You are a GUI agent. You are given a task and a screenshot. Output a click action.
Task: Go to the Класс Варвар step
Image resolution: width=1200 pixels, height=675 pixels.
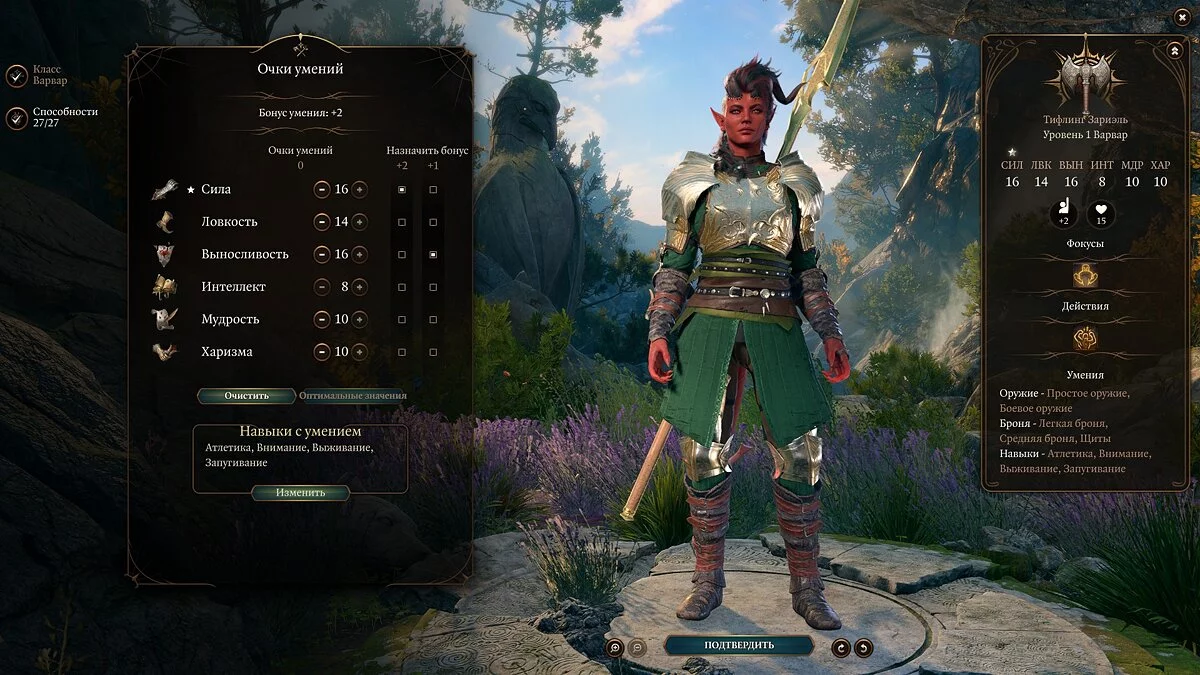coord(17,75)
